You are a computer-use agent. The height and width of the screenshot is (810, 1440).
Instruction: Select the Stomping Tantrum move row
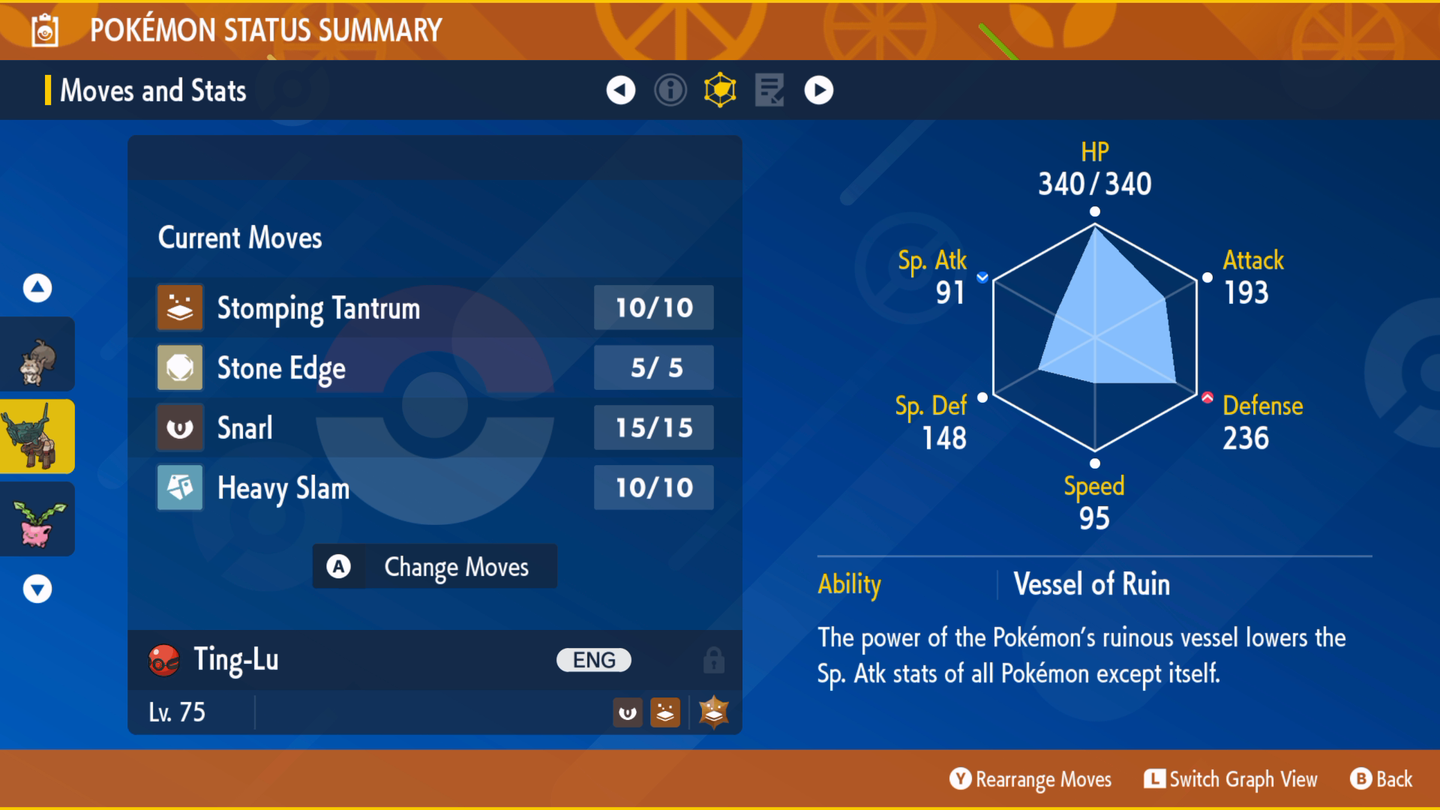[x=434, y=308]
